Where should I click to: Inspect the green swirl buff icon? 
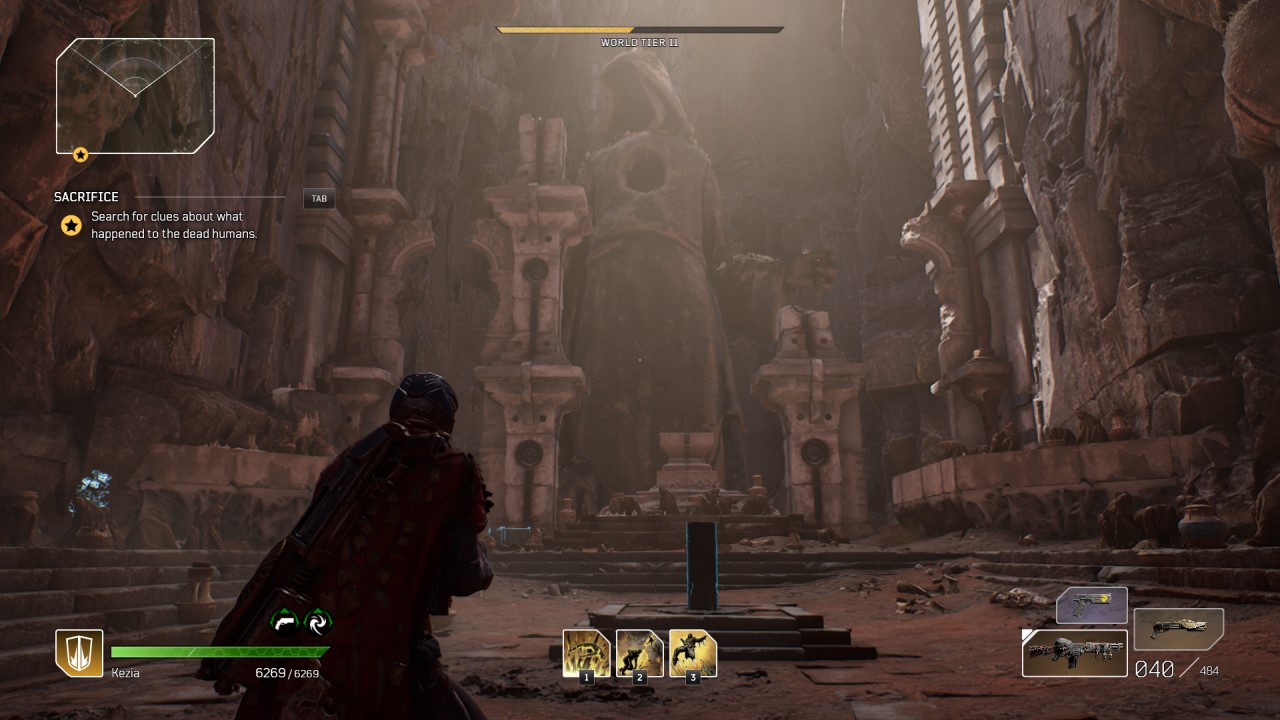(x=318, y=621)
